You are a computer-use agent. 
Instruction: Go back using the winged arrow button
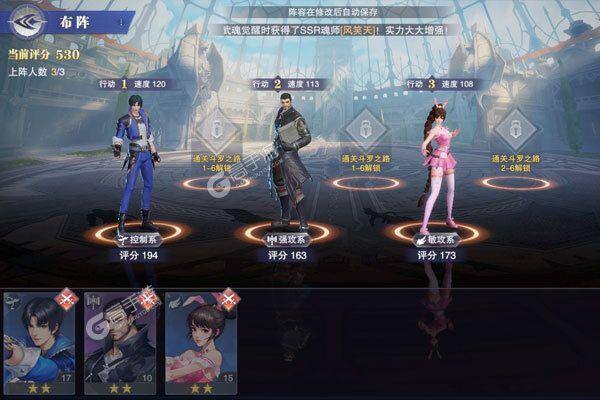tap(27, 19)
